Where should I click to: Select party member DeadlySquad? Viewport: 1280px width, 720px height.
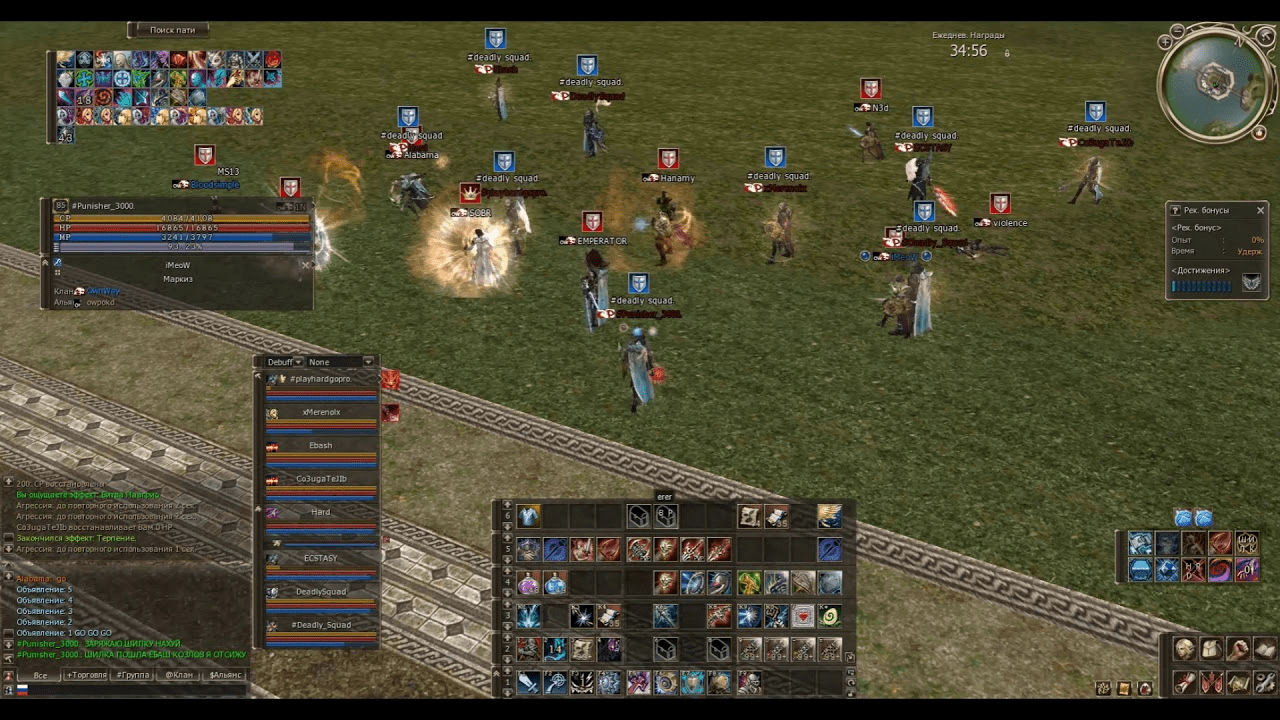(320, 592)
